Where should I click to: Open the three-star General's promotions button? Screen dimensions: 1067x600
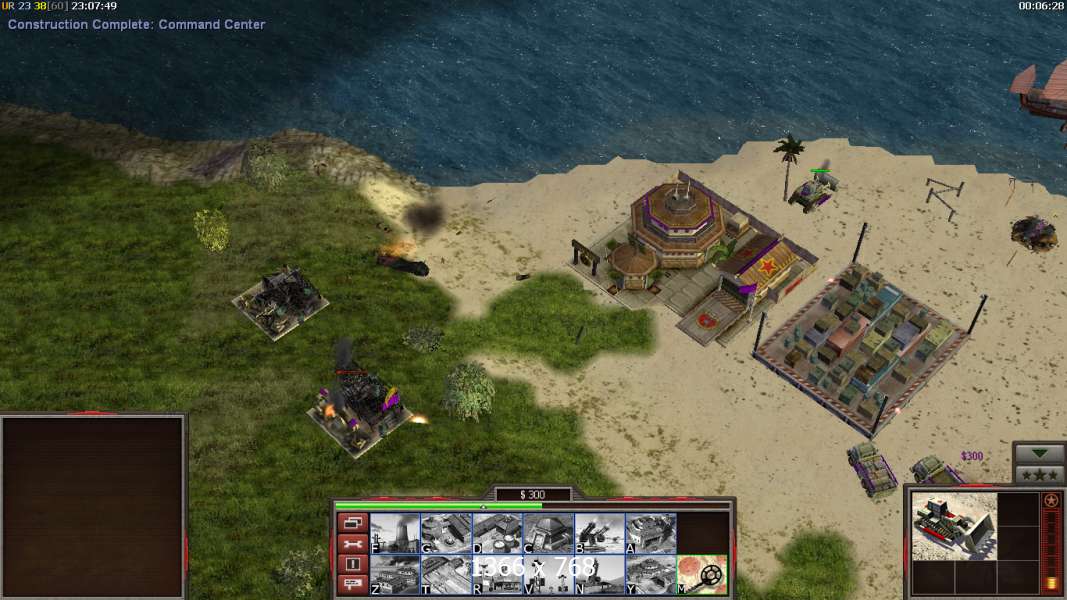tap(1039, 474)
